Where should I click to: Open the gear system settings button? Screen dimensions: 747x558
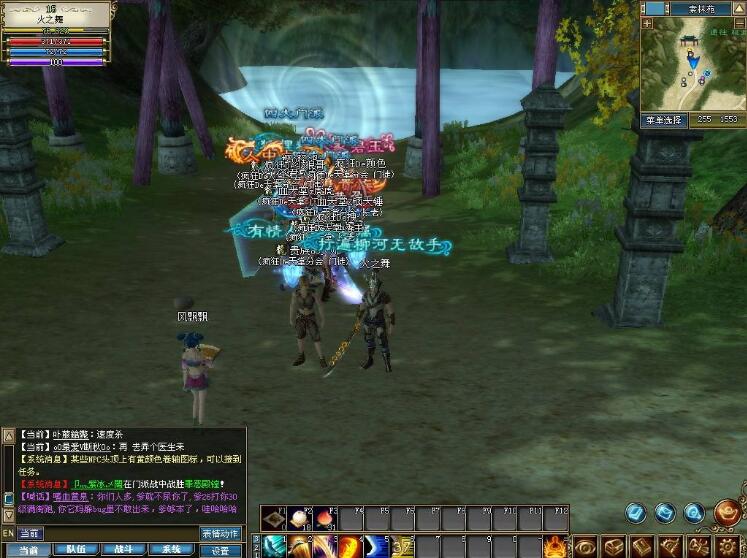pos(728,546)
